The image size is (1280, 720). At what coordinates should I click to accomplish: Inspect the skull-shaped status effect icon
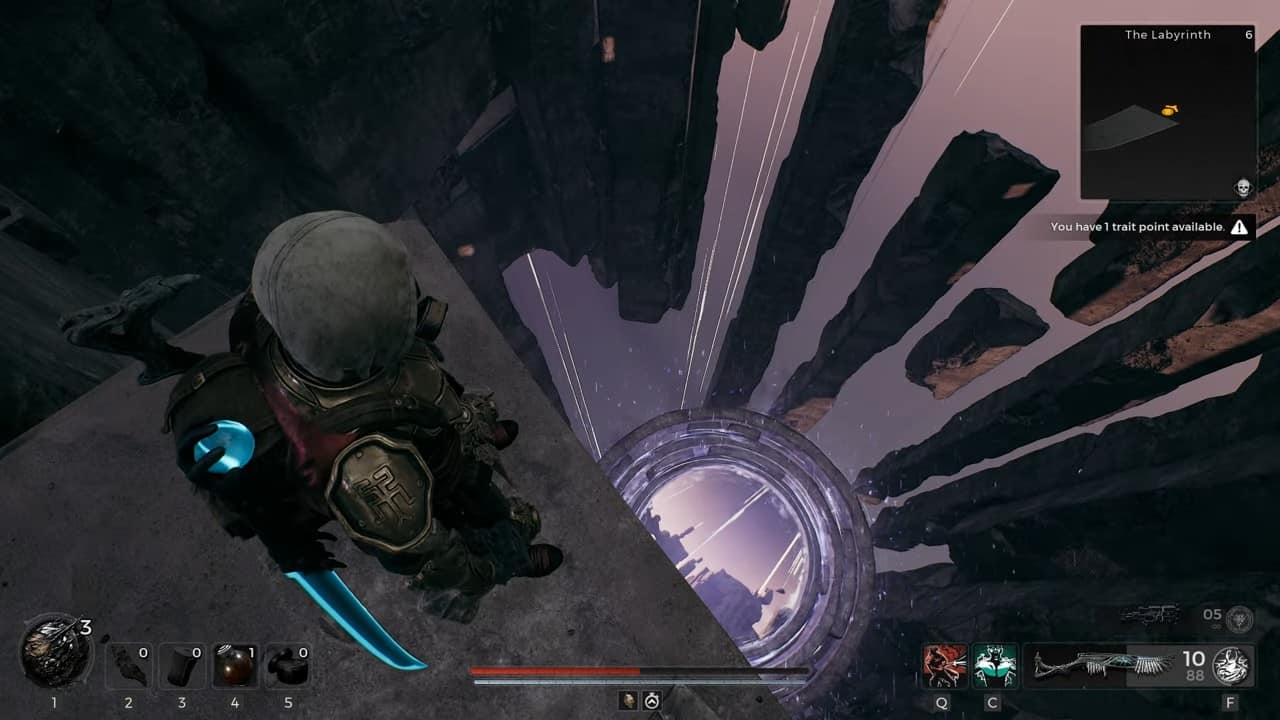pos(626,701)
